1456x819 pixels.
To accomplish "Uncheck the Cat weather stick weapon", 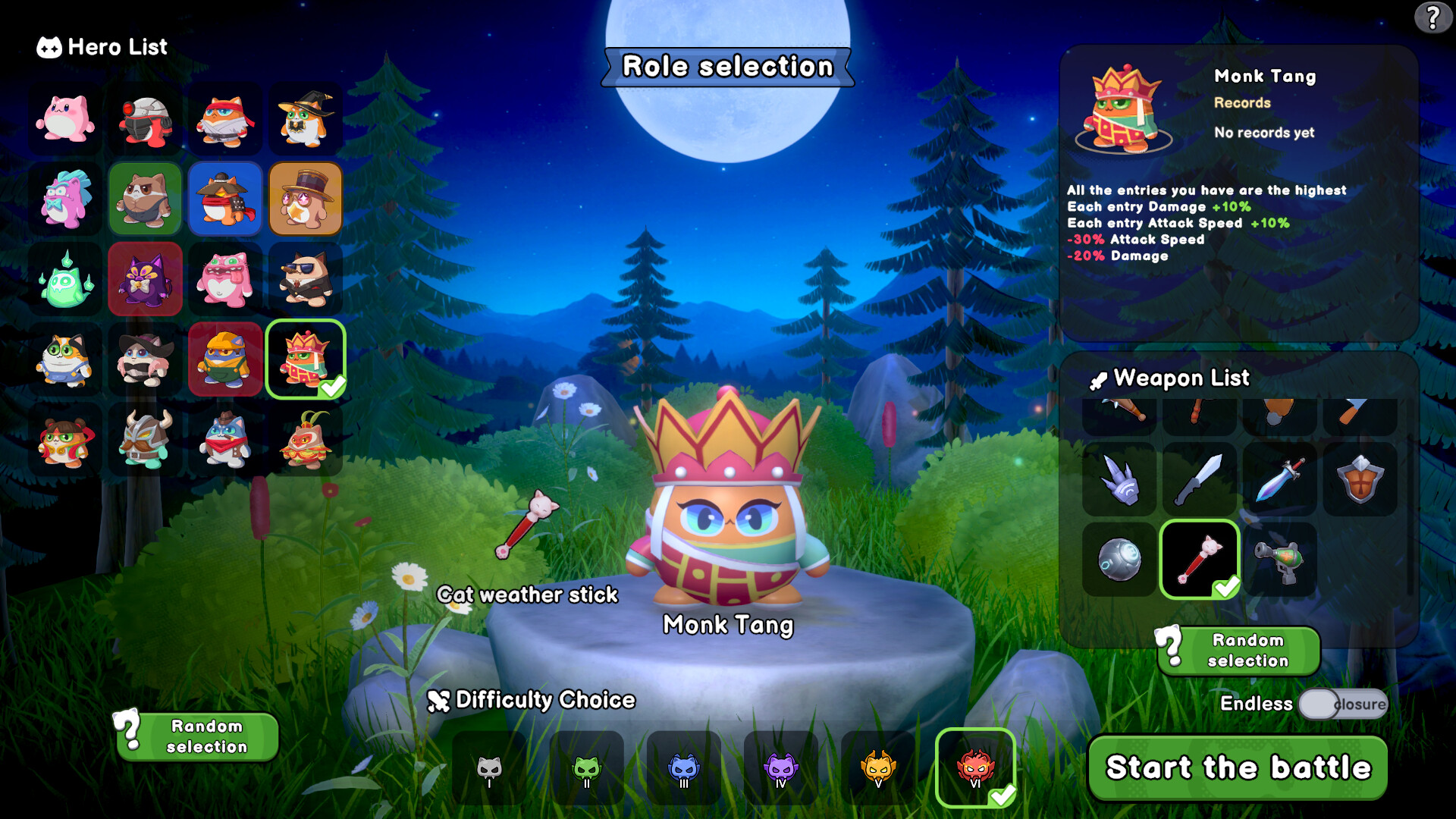I will (1200, 559).
